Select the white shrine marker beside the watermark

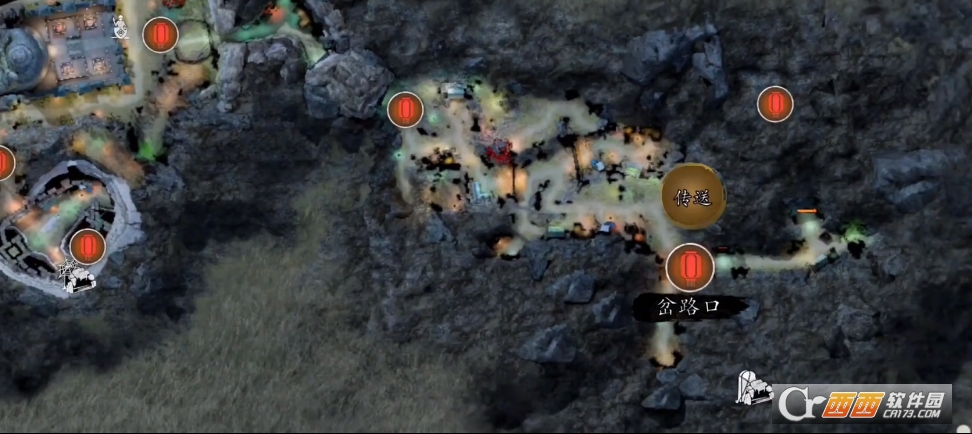753,388
